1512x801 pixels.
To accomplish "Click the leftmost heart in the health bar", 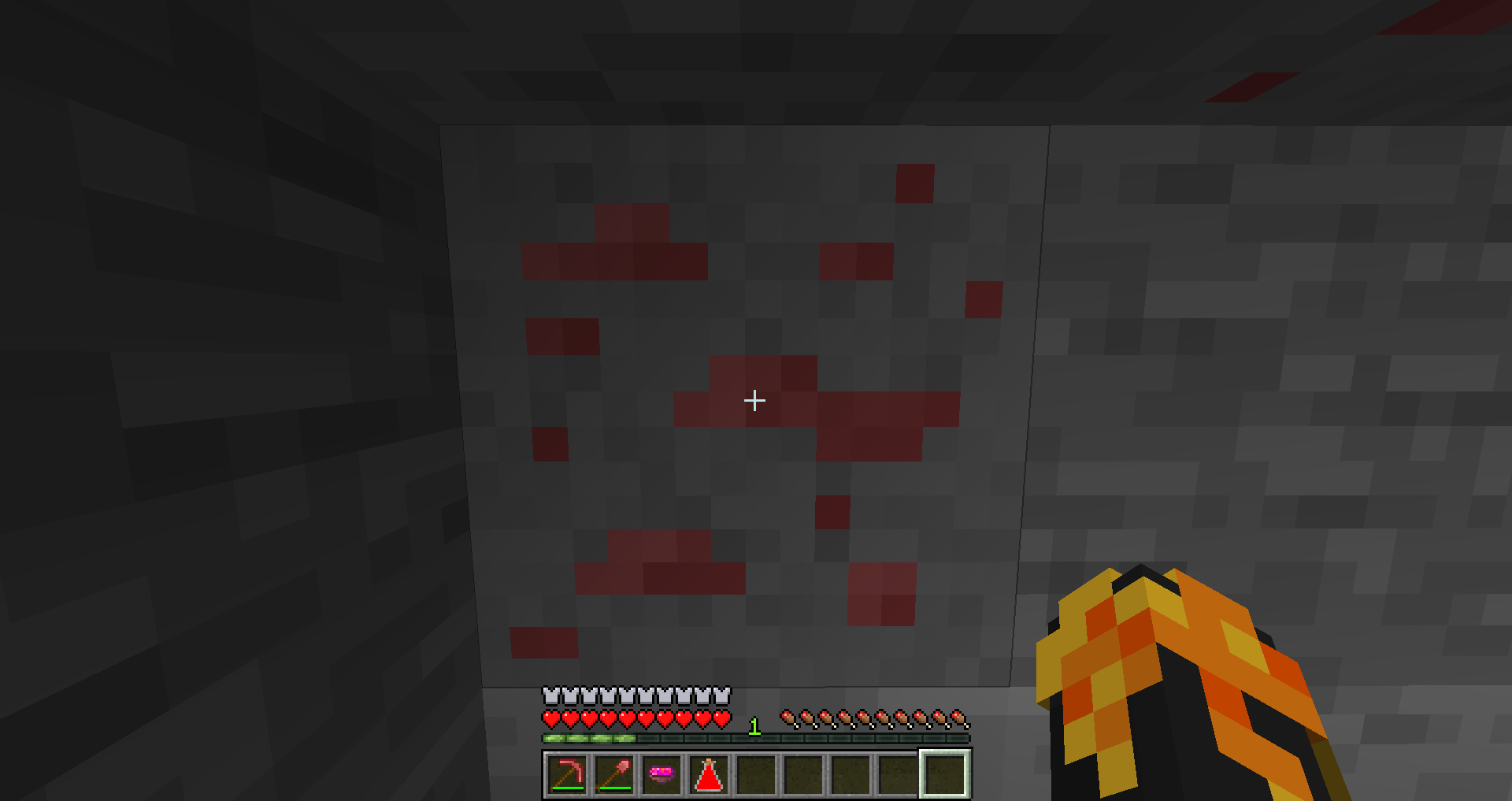I will [549, 719].
